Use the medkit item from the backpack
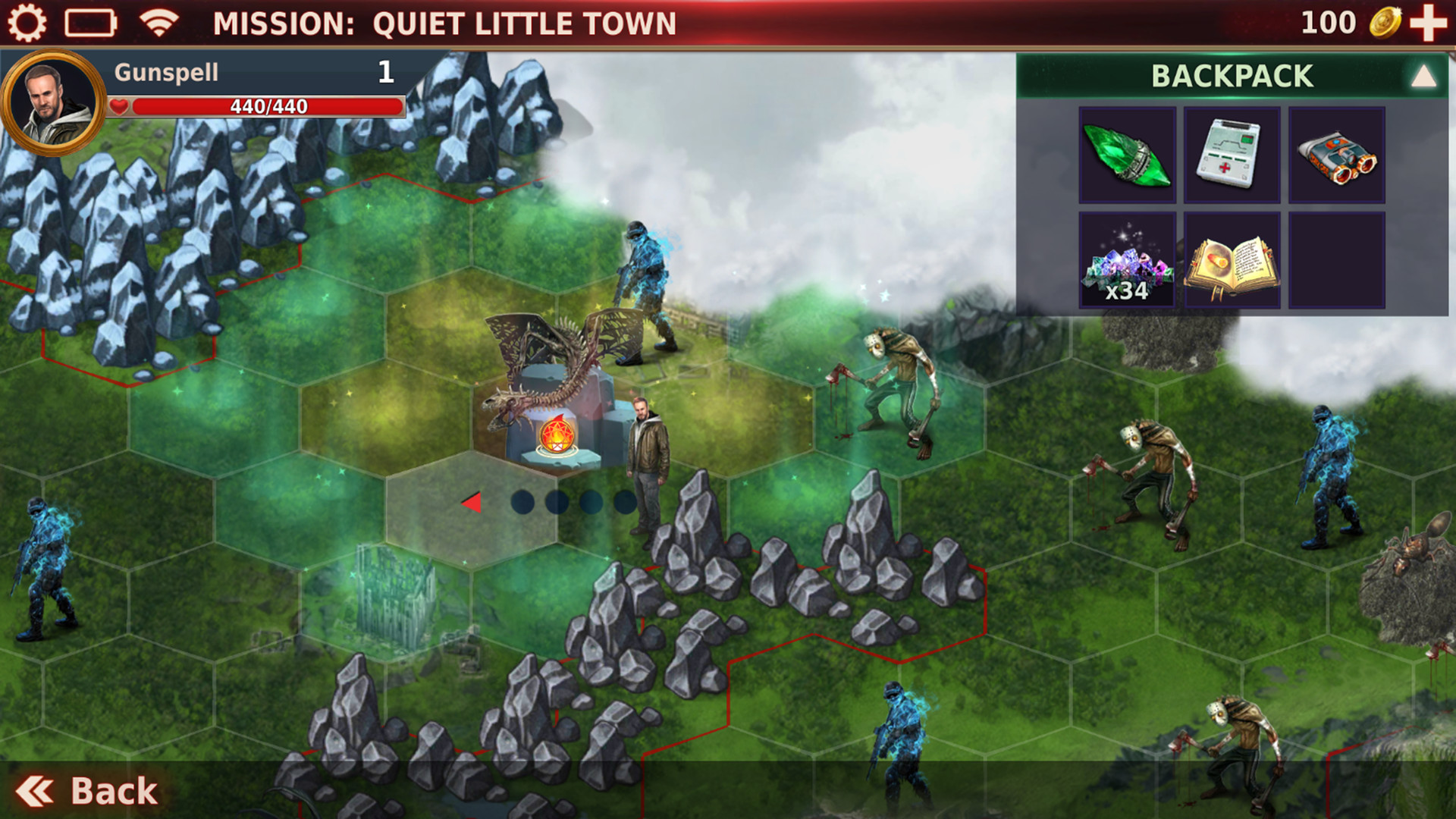This screenshot has width=1456, height=819. click(x=1231, y=157)
